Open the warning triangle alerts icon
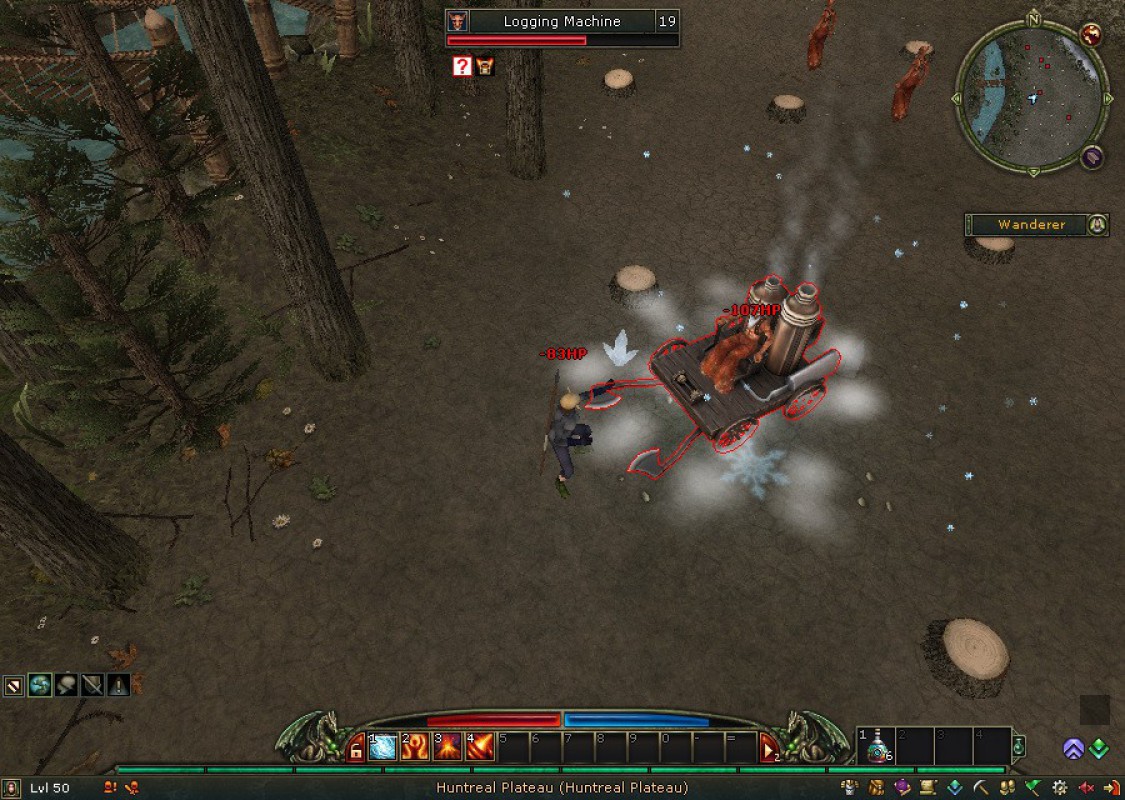The height and width of the screenshot is (800, 1125). [118, 685]
